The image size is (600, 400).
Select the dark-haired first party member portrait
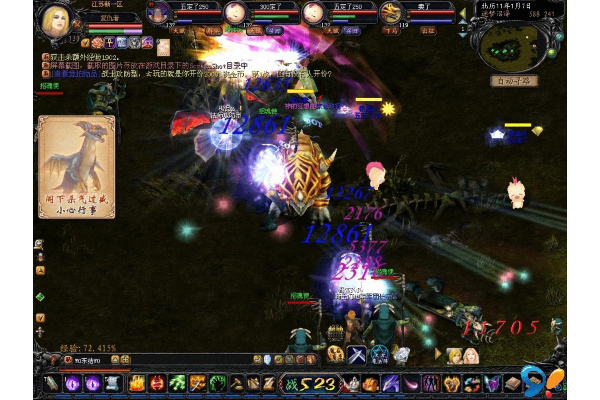tap(158, 13)
